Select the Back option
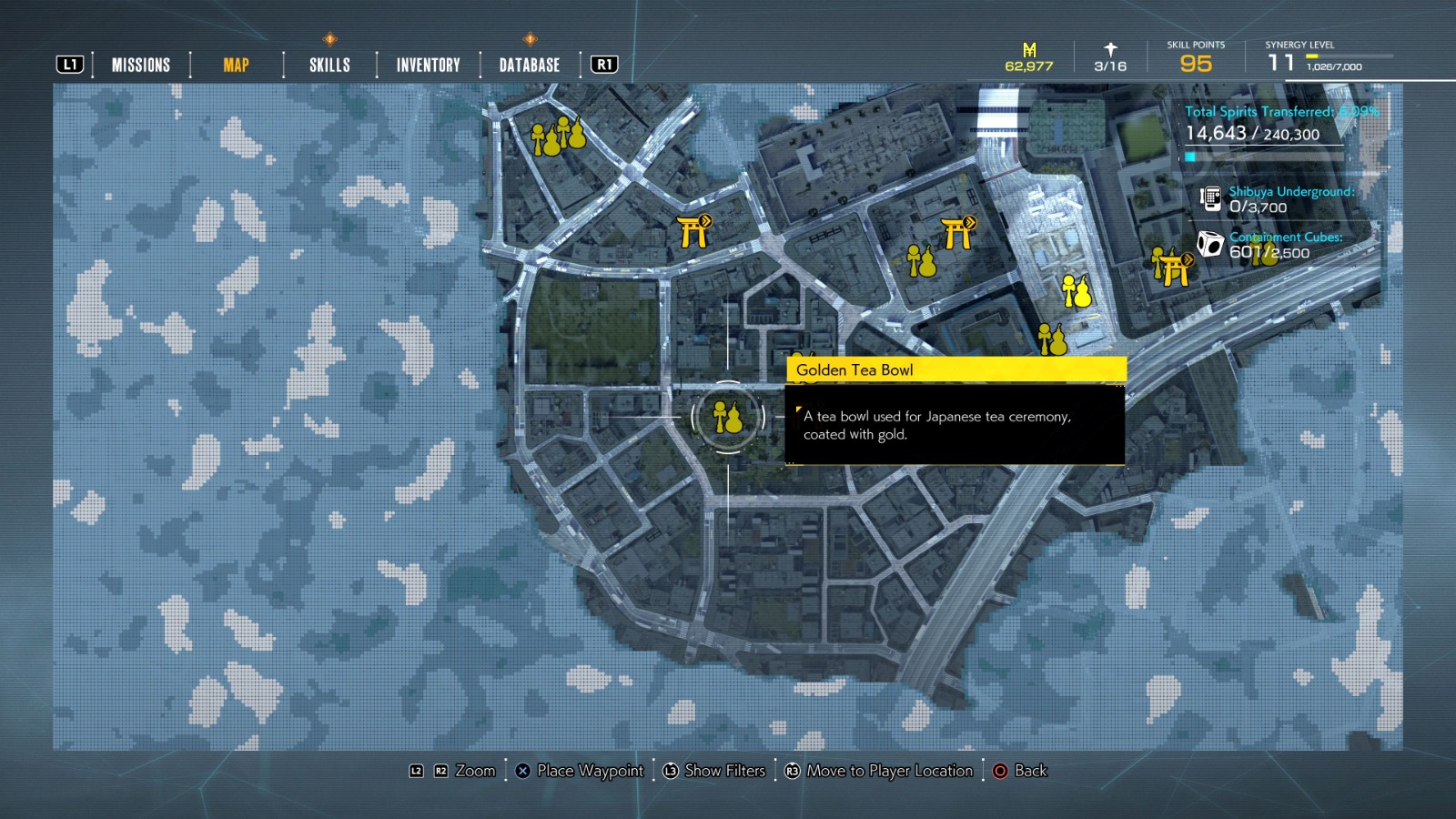The width and height of the screenshot is (1456, 819). pyautogui.click(x=1029, y=771)
